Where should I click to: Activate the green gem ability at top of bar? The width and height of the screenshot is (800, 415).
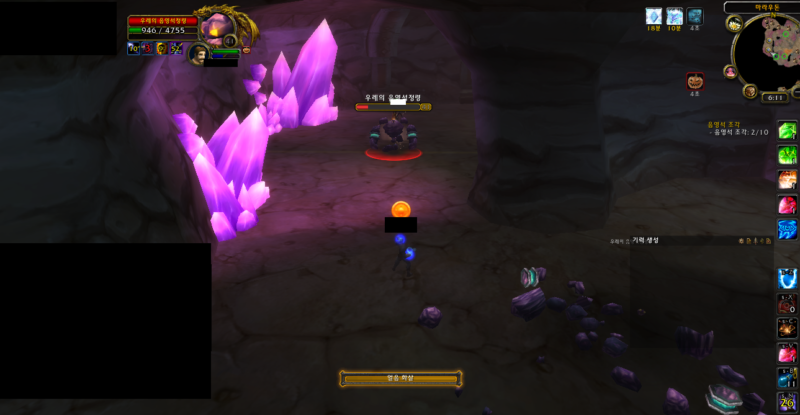point(788,132)
